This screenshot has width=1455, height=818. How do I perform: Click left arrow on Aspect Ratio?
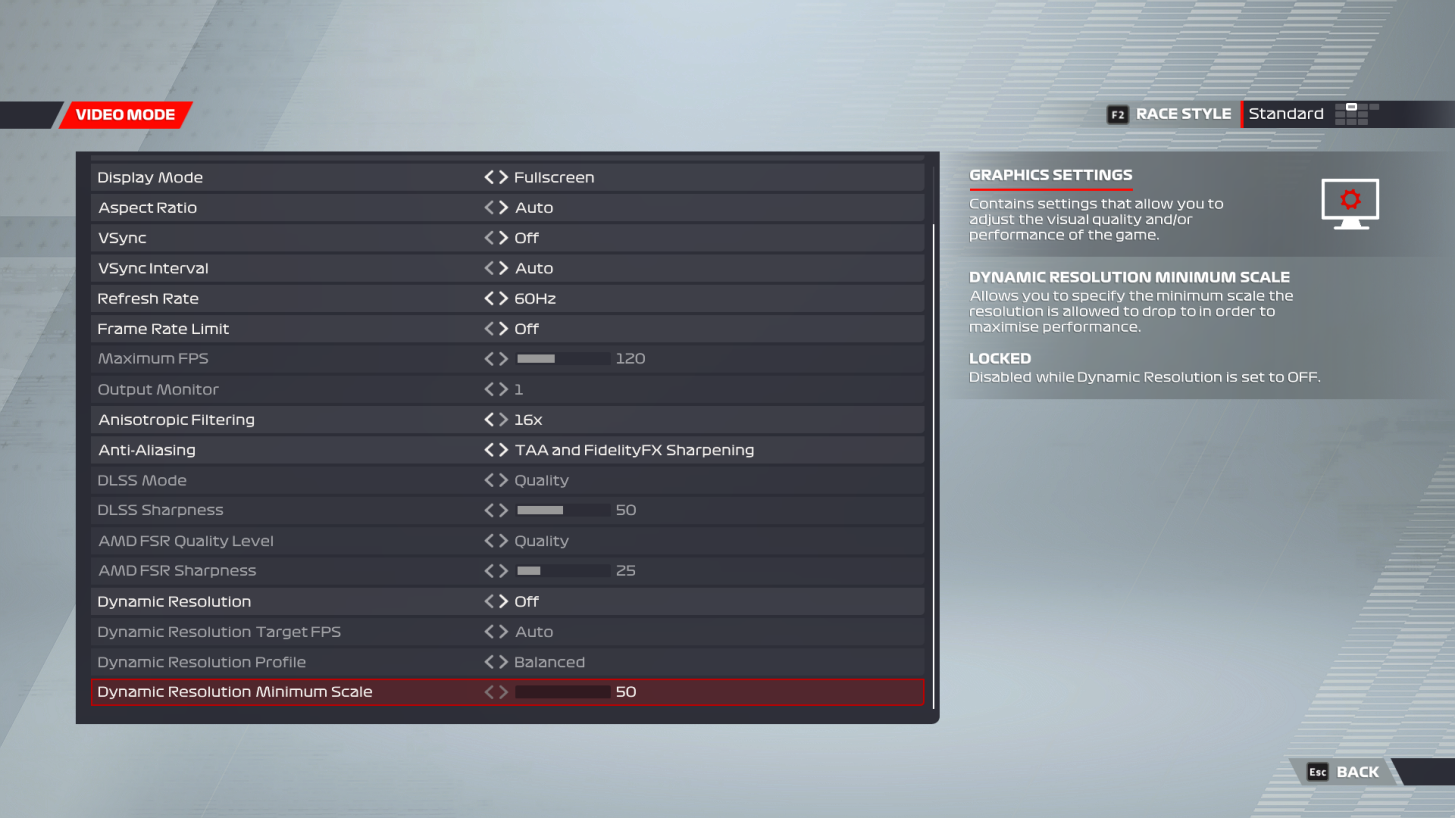tap(487, 207)
